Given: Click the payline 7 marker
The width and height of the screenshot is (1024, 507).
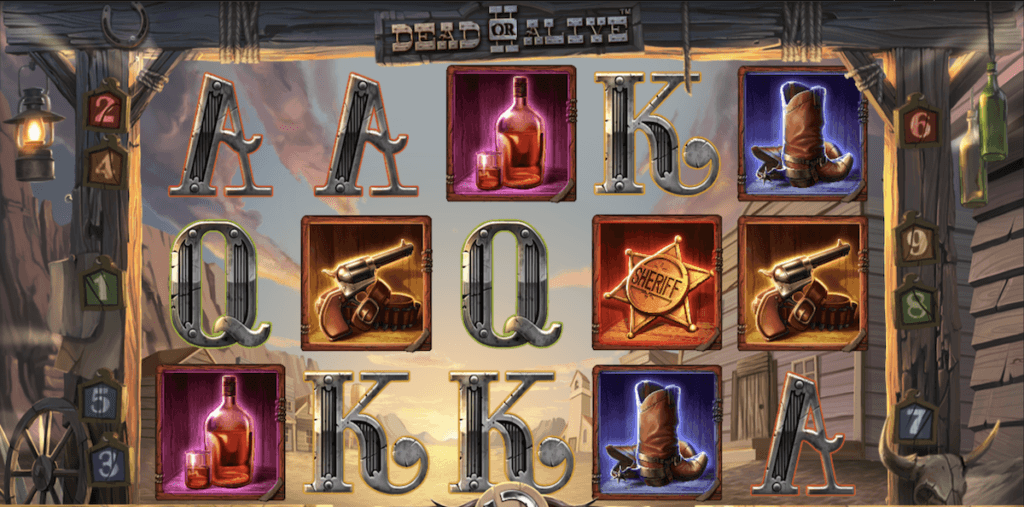Looking at the screenshot, I should click(x=917, y=422).
